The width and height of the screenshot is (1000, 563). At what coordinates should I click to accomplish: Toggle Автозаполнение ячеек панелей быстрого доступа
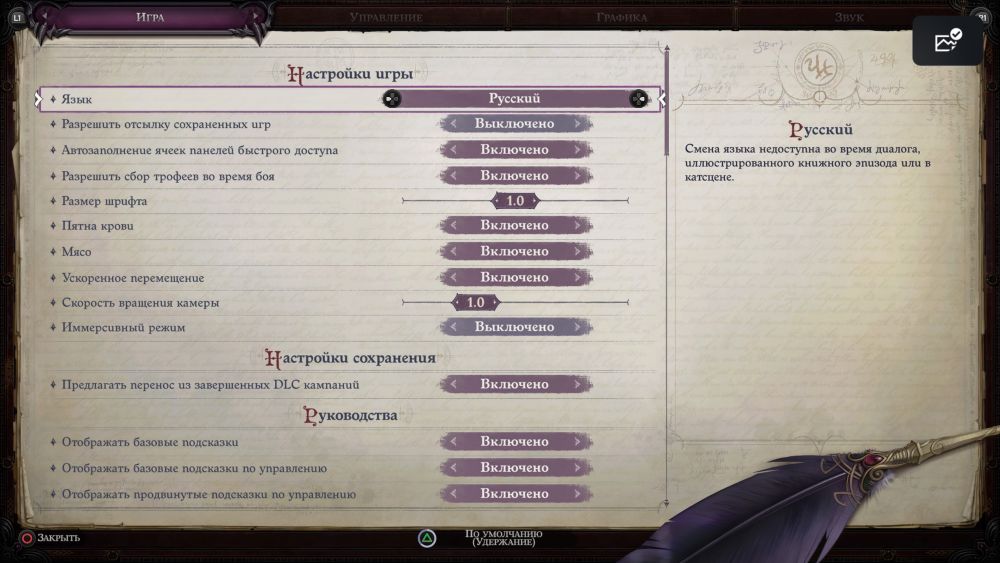[x=515, y=150]
